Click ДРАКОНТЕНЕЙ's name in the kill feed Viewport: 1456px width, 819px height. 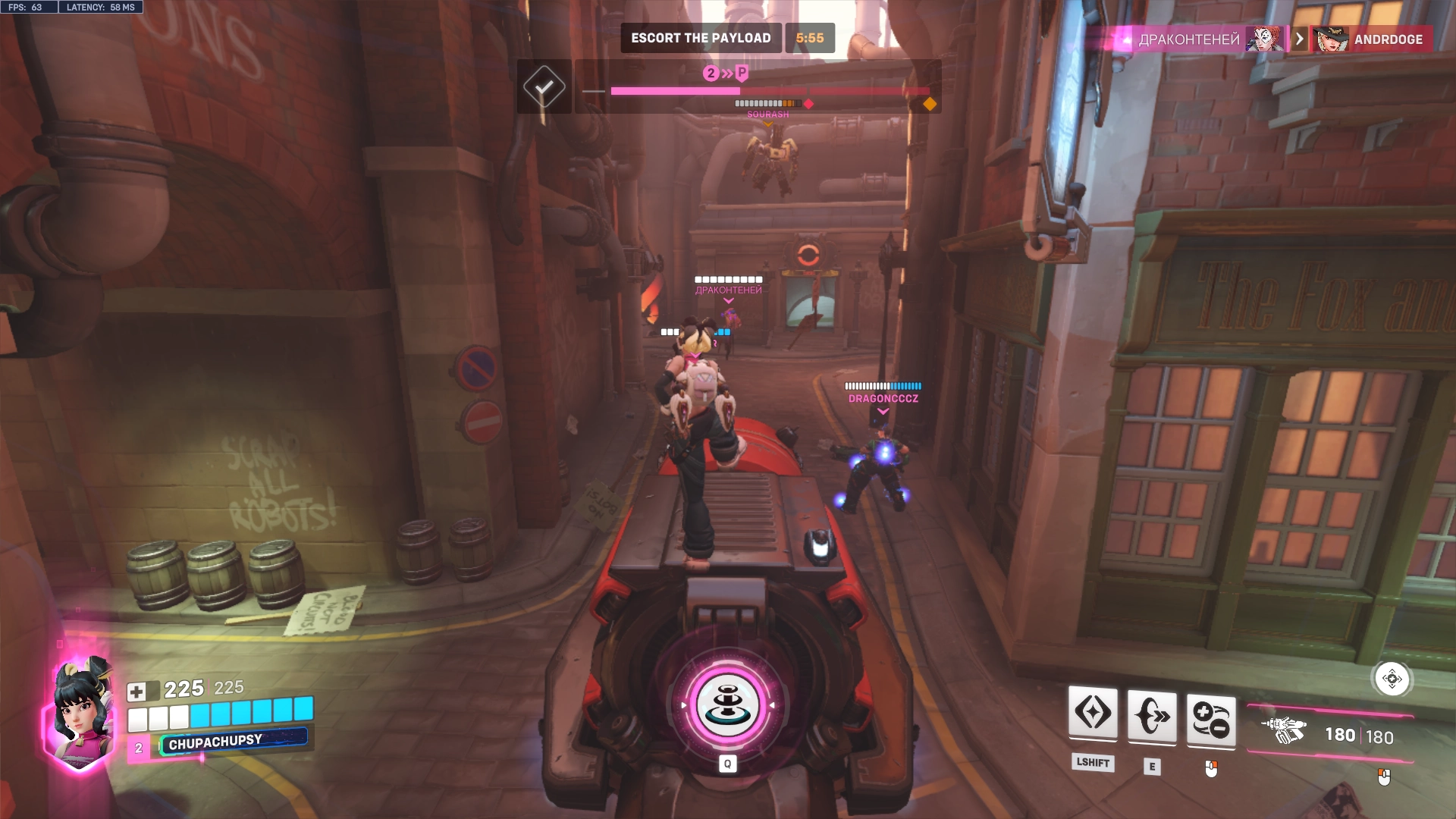tap(1188, 39)
